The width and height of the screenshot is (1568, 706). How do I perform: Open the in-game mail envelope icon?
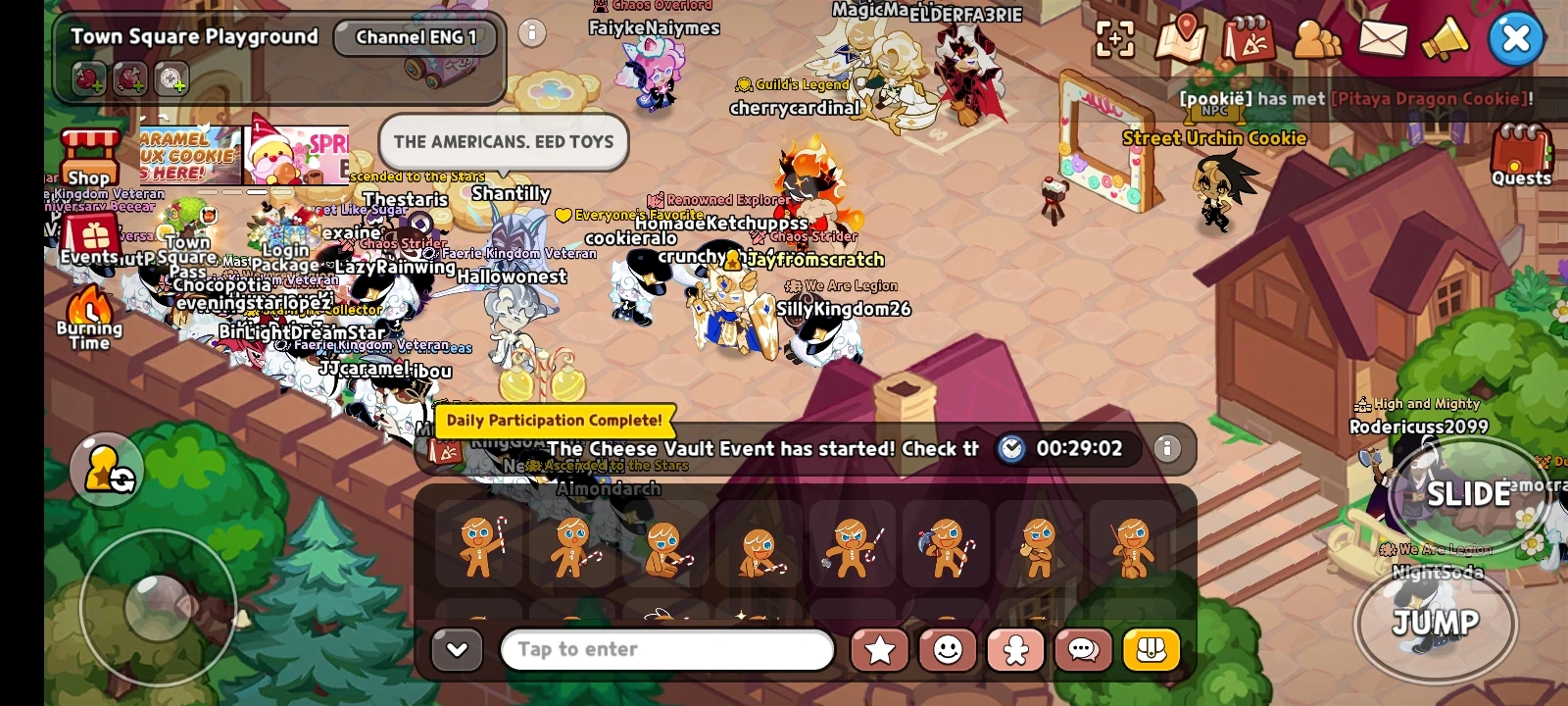point(1384,39)
